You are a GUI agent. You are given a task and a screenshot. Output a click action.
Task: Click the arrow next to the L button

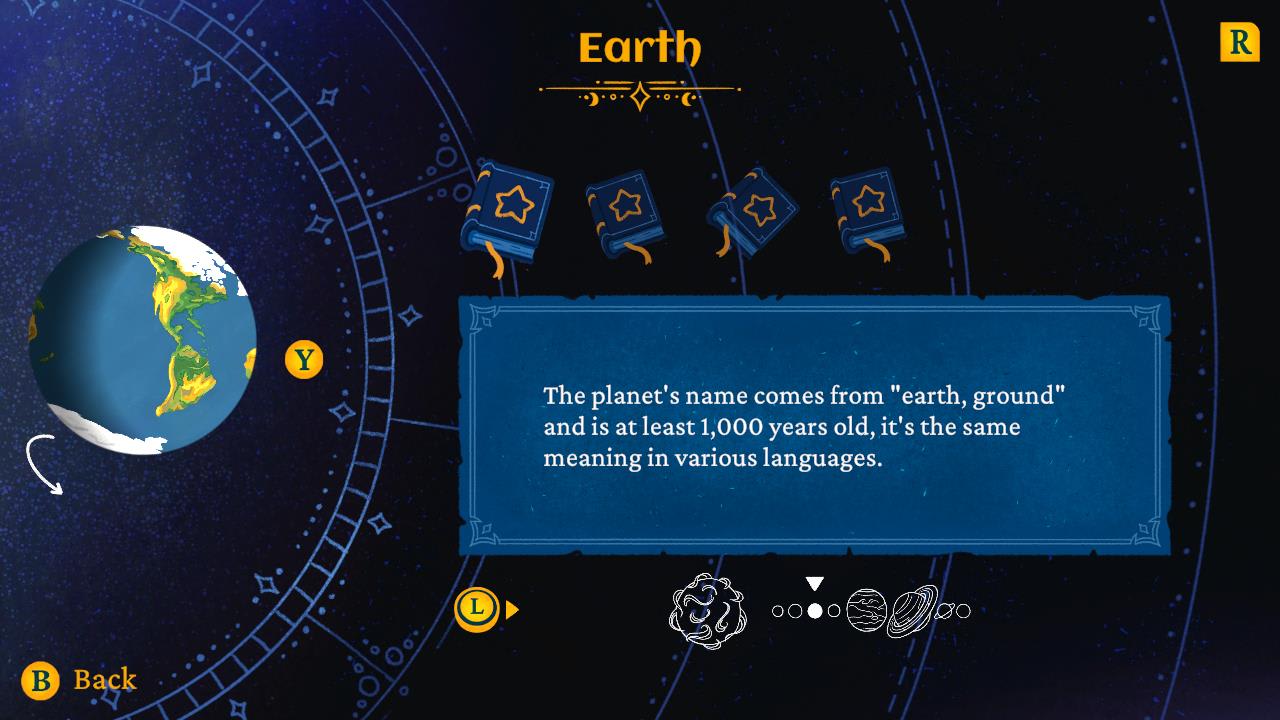tap(514, 608)
